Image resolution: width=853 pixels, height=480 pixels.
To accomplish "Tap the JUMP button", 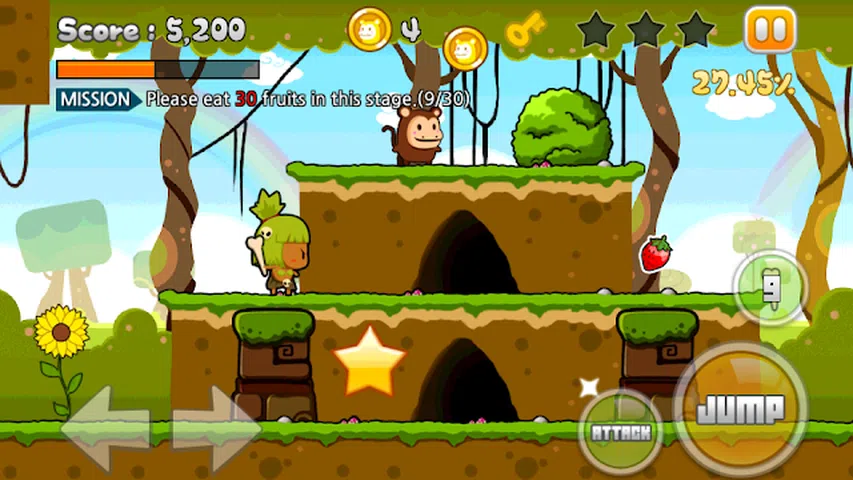I will (x=740, y=408).
